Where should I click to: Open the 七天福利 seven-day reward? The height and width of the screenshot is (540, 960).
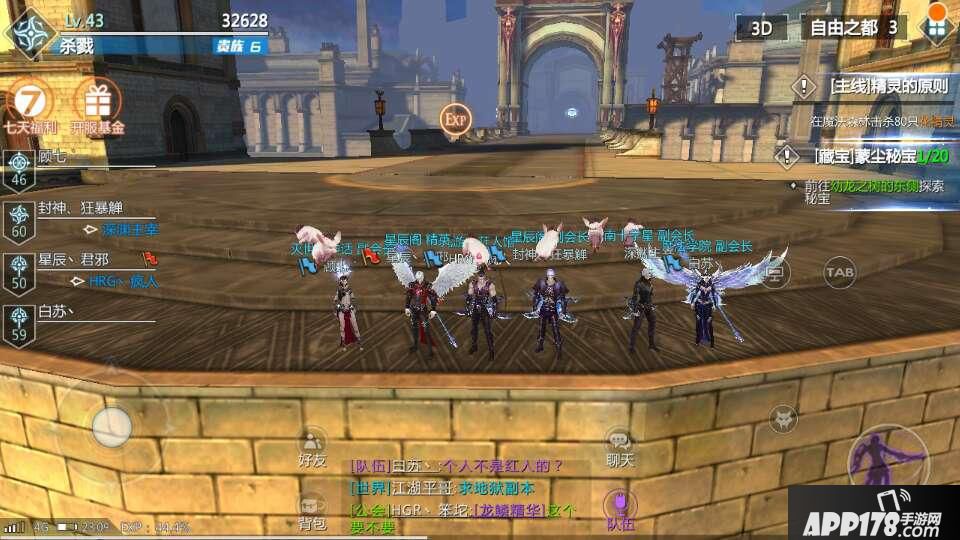tap(29, 105)
